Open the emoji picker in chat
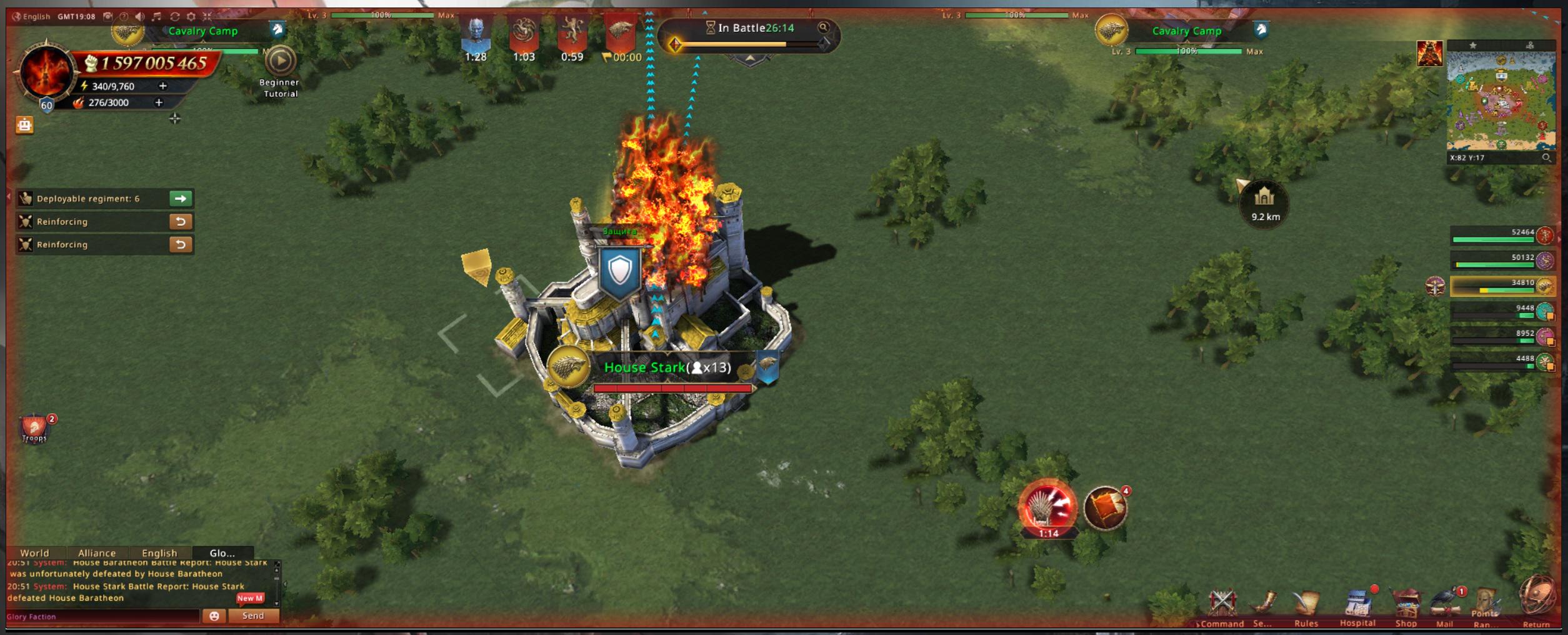1568x635 pixels. pyautogui.click(x=214, y=616)
